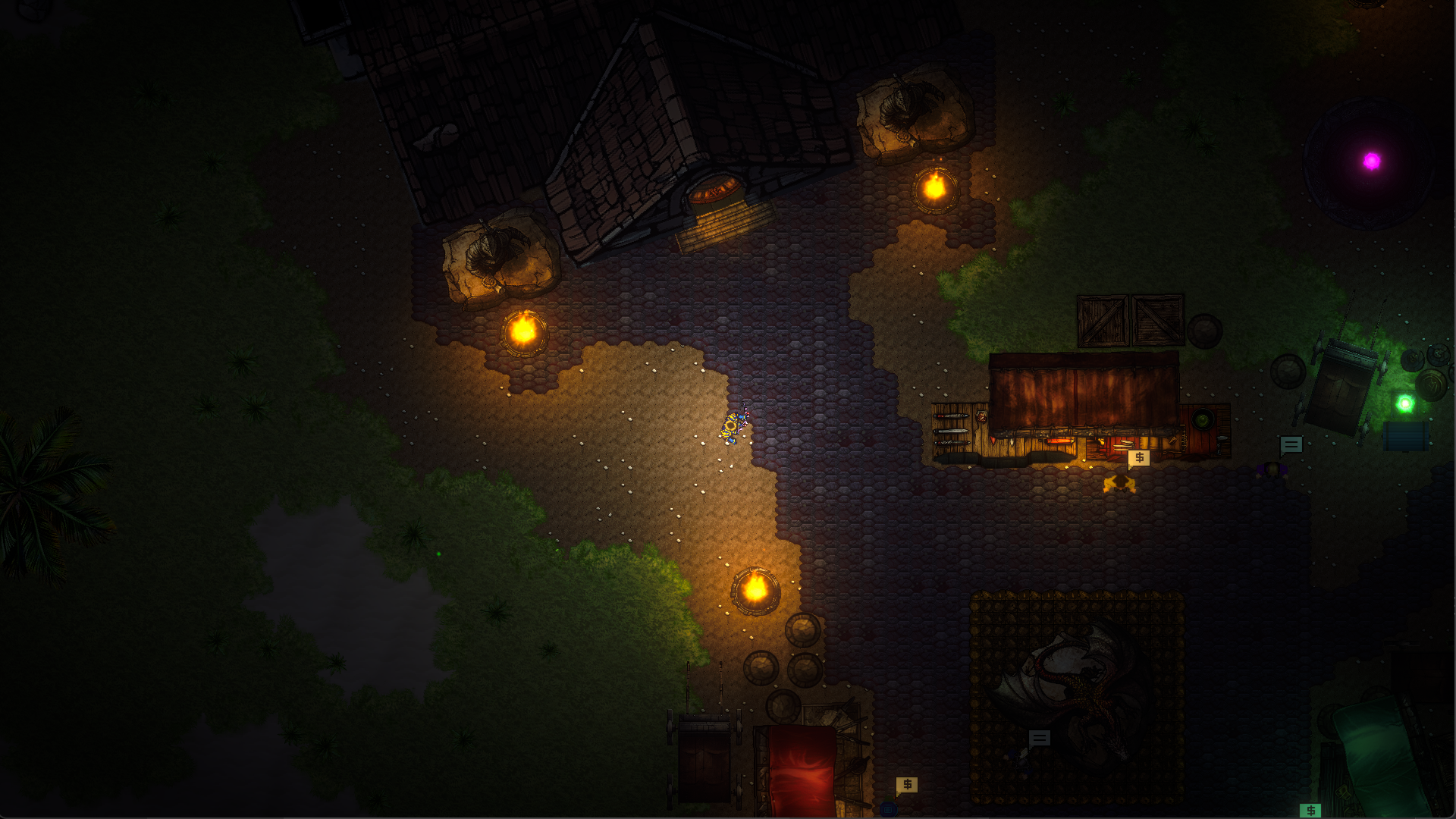The width and height of the screenshot is (1456, 819).
Task: Choose the dollar marker below the red tent
Action: [x=907, y=785]
